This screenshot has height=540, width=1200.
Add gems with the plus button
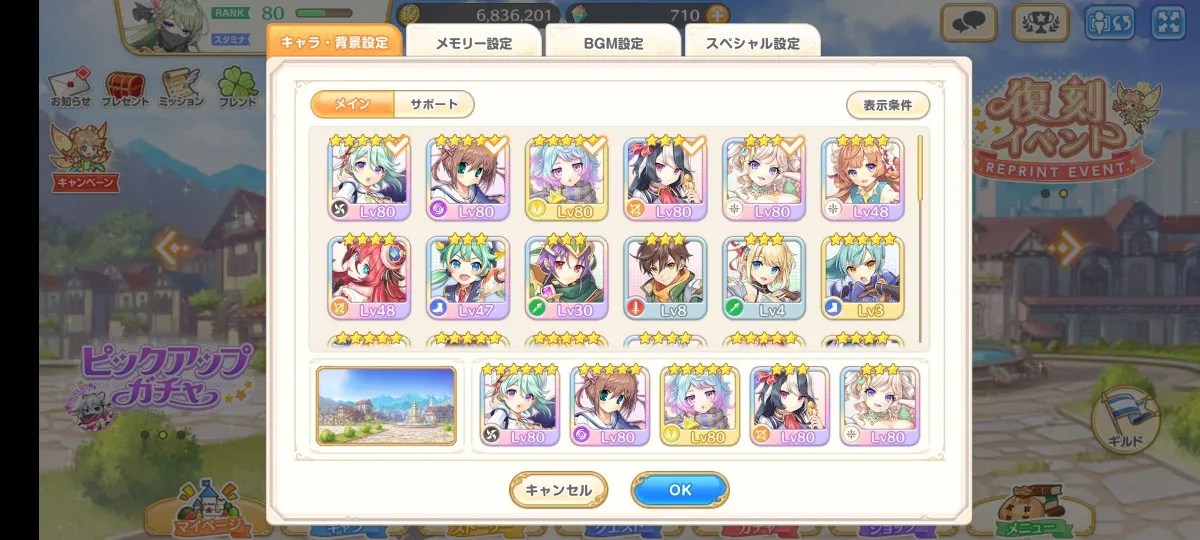(715, 16)
